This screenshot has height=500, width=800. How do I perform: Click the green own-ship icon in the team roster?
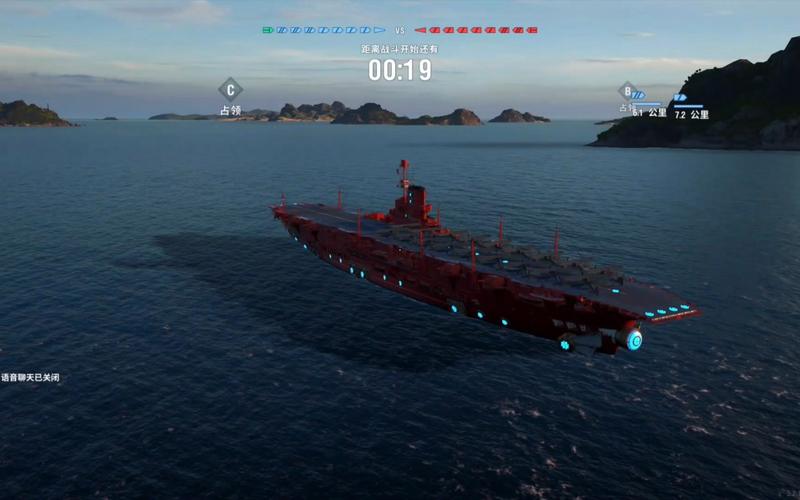(268, 30)
